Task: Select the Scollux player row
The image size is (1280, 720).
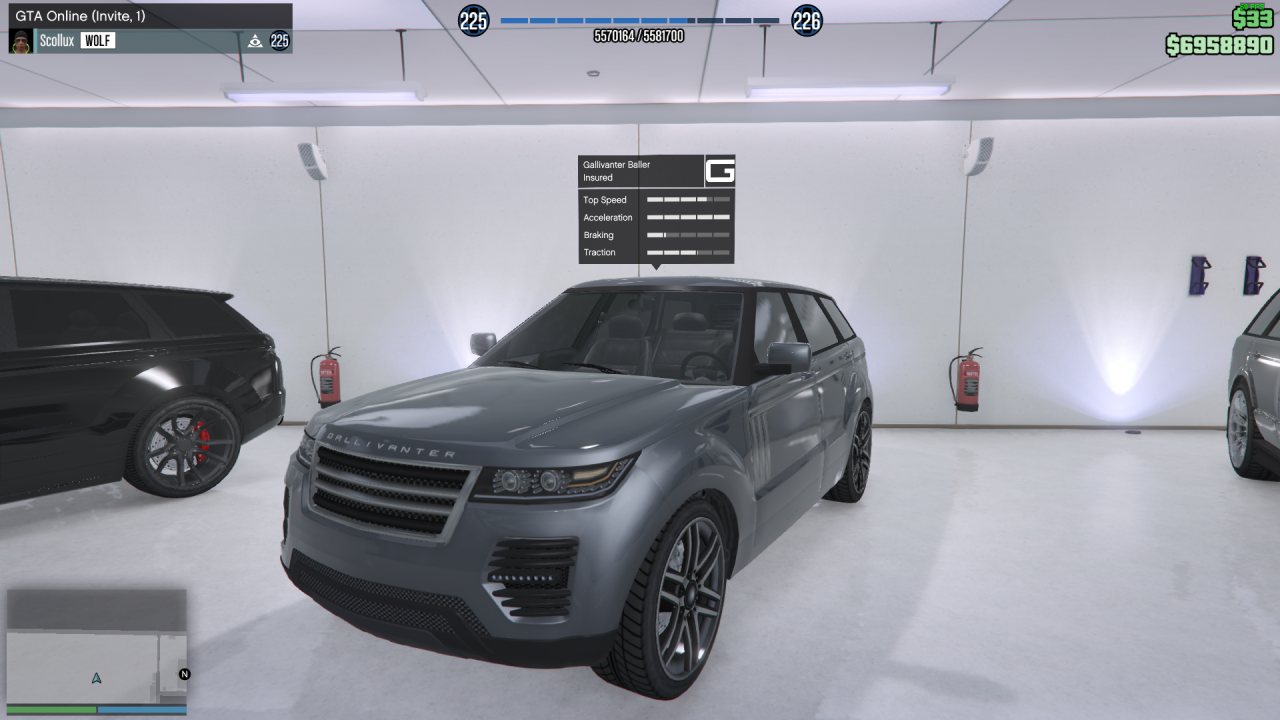Action: (x=150, y=41)
